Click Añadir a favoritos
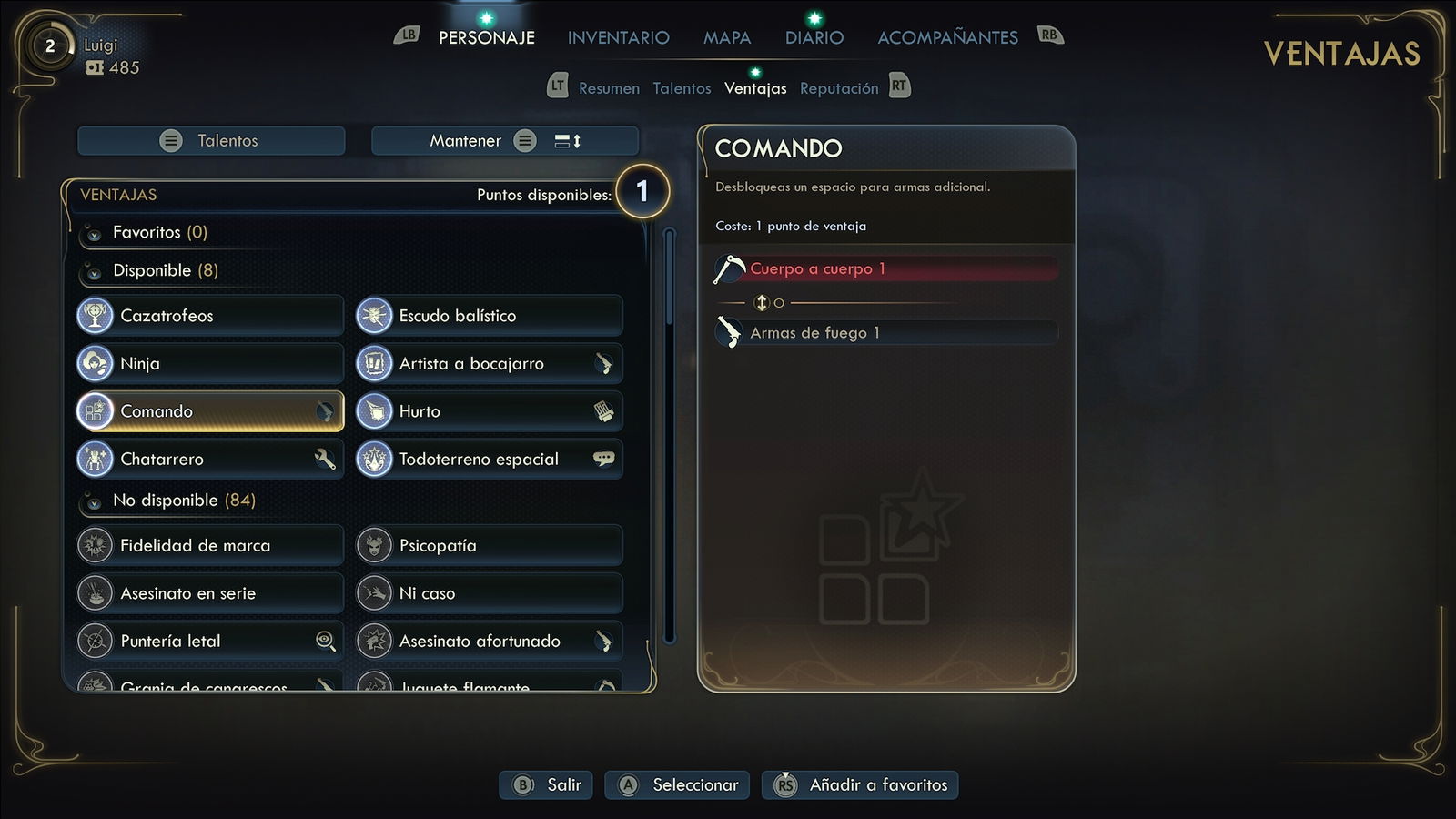 click(x=860, y=784)
